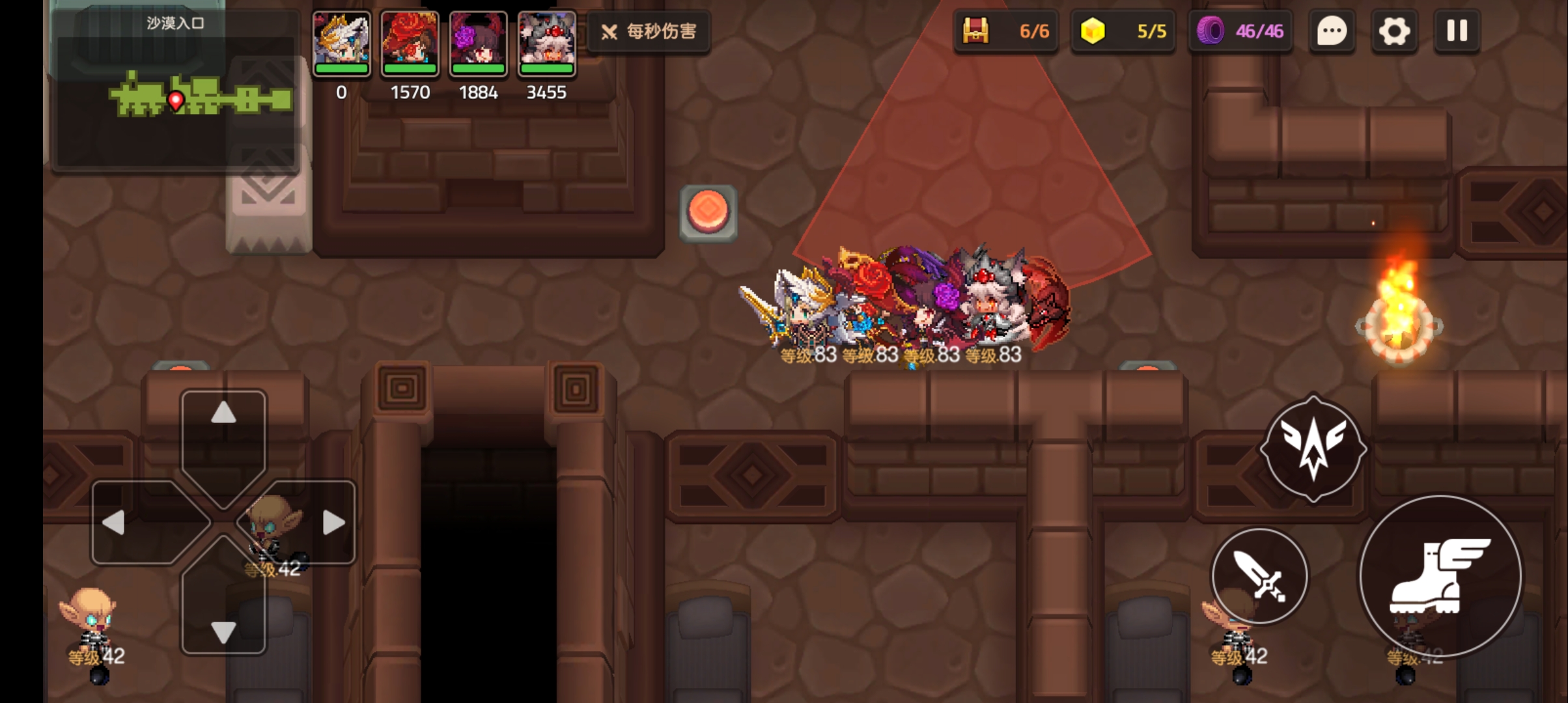
Task: Attack with the sword button
Action: pyautogui.click(x=1259, y=577)
